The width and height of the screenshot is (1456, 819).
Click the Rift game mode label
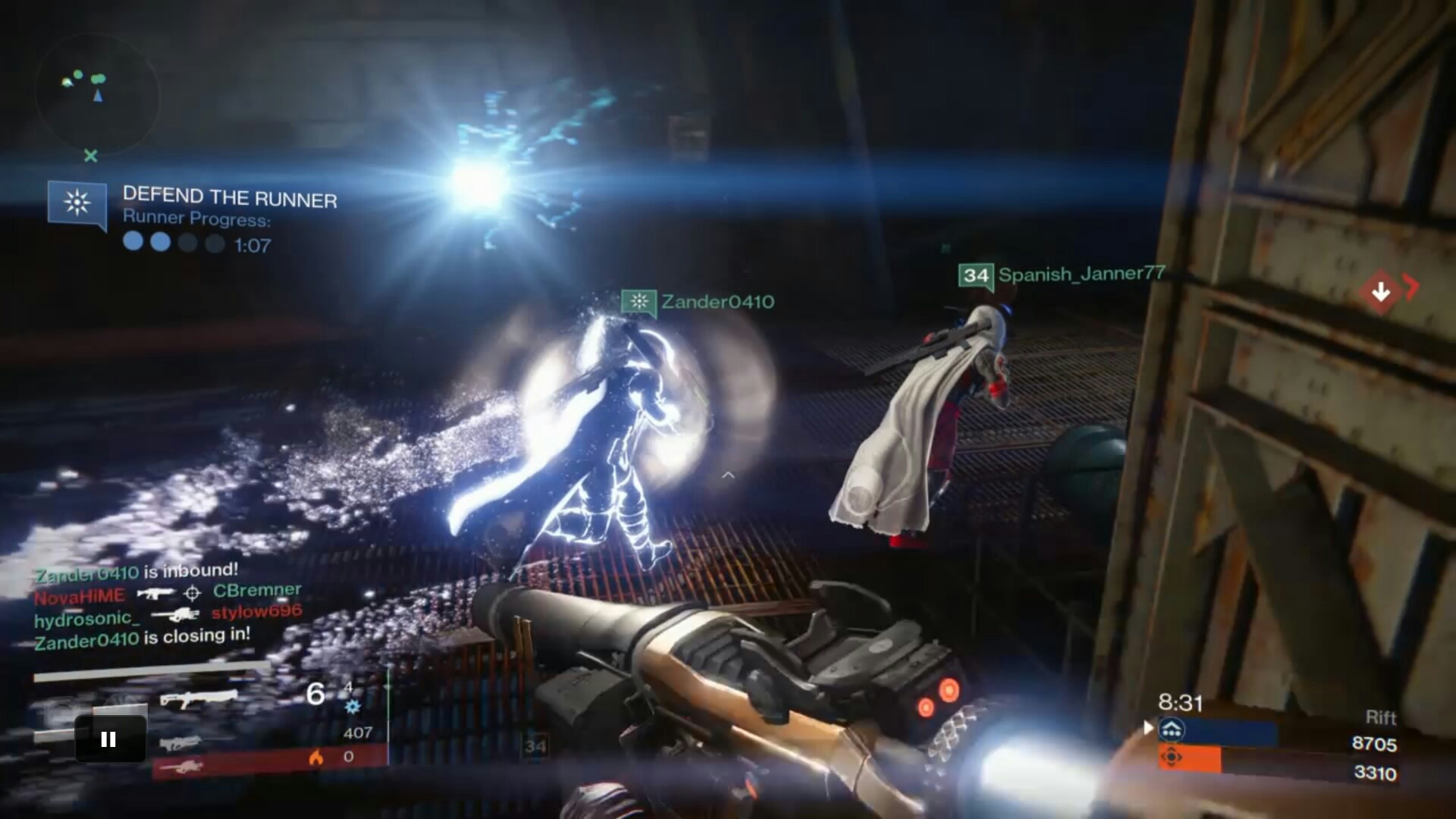coord(1383,718)
